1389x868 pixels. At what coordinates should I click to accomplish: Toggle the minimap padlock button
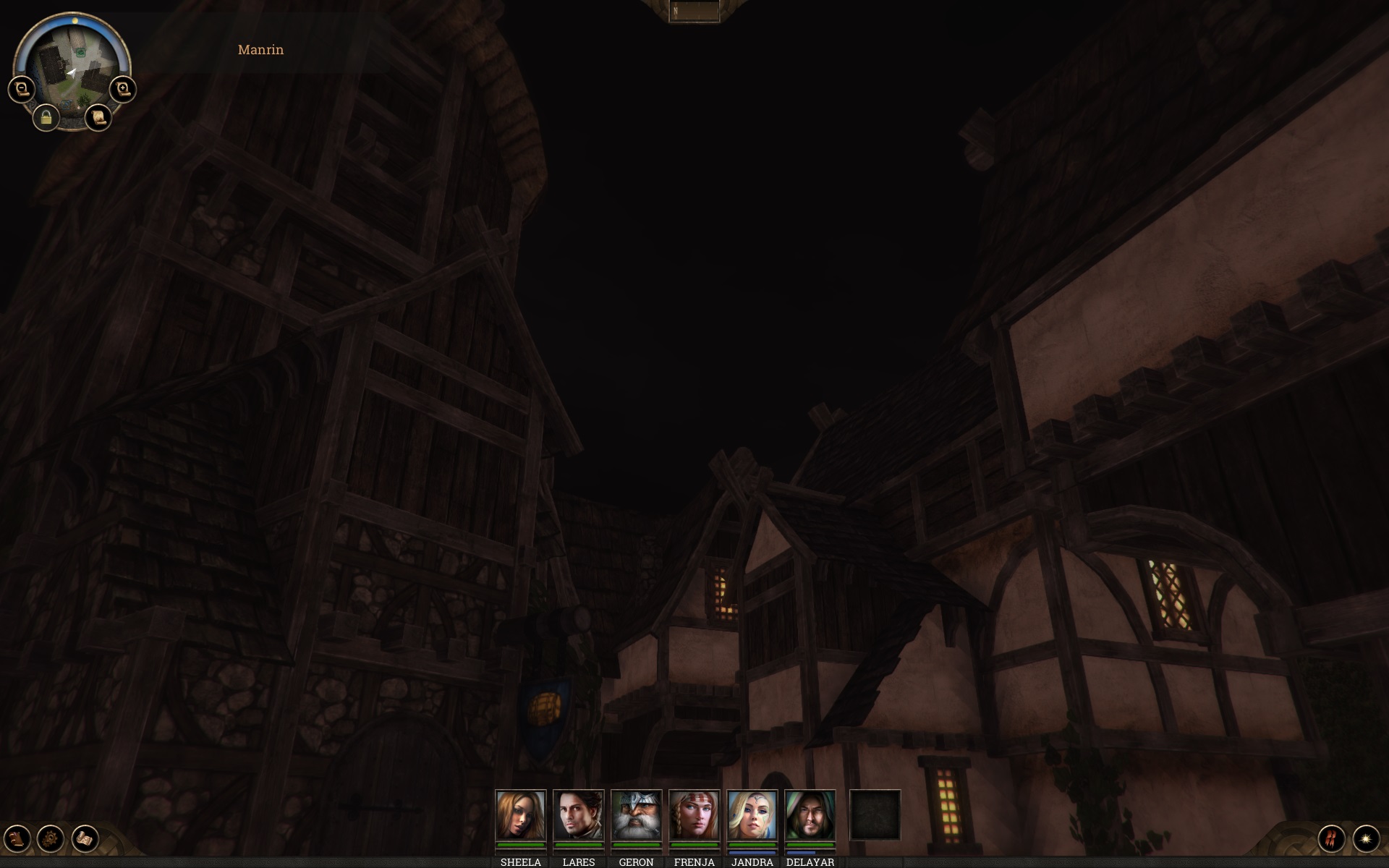[46, 117]
